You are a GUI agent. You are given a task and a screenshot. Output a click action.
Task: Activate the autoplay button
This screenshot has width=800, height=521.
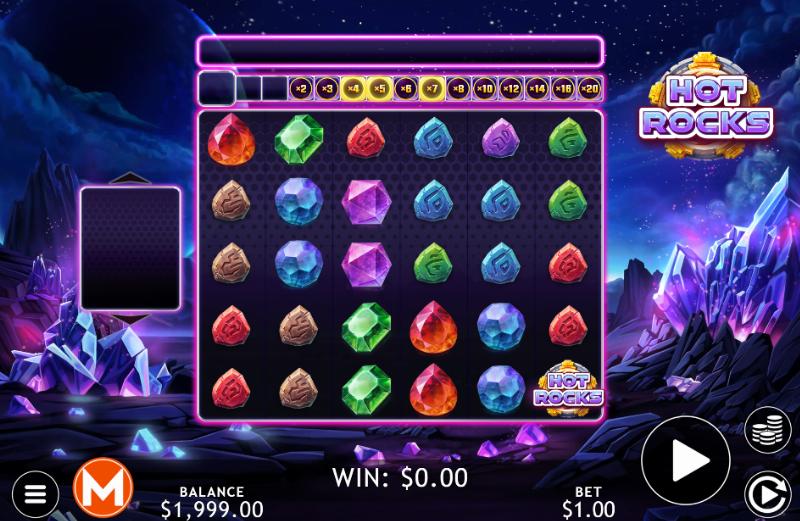(767, 493)
